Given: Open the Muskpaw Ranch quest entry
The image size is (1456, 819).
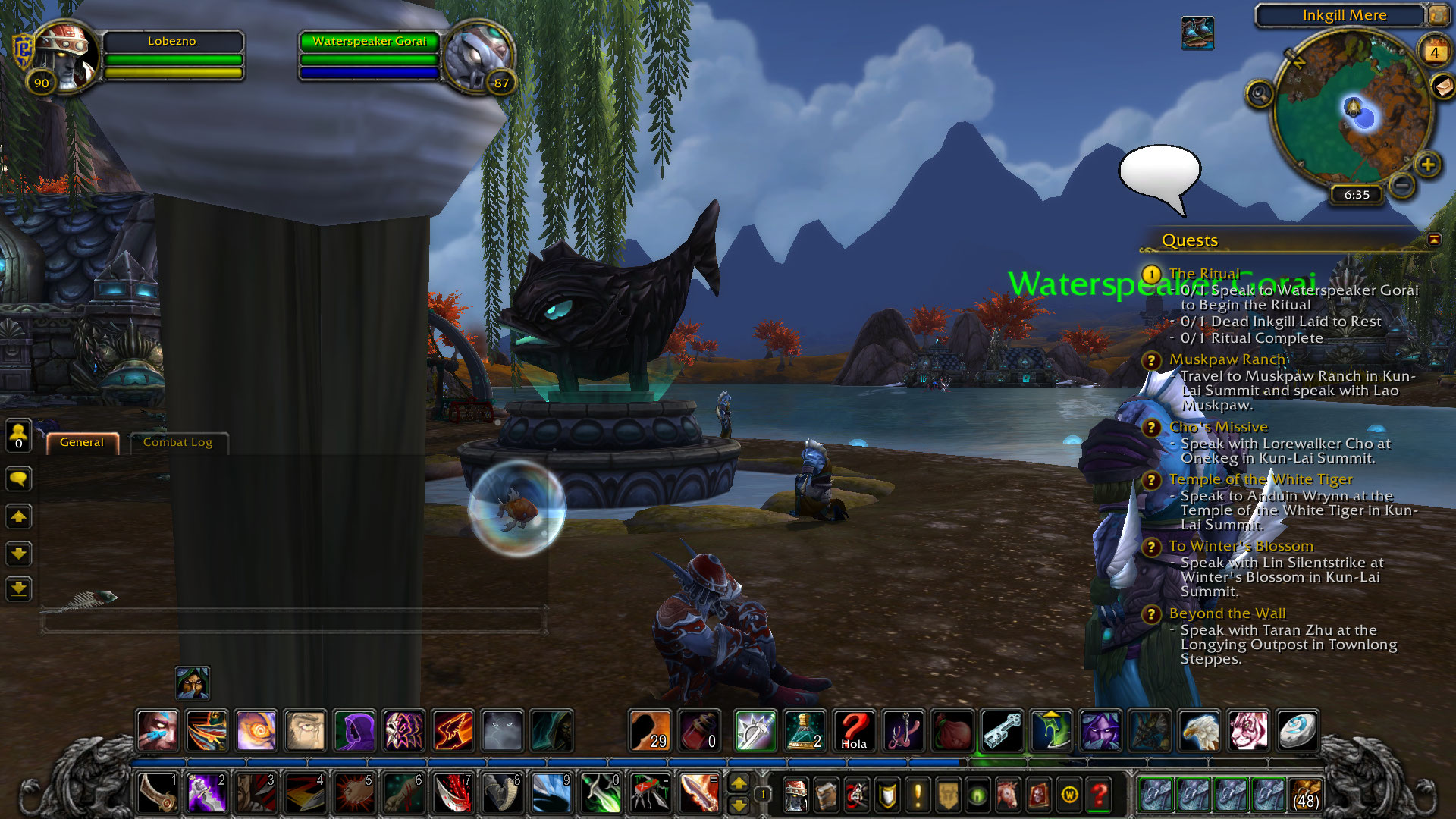Looking at the screenshot, I should click(1227, 359).
